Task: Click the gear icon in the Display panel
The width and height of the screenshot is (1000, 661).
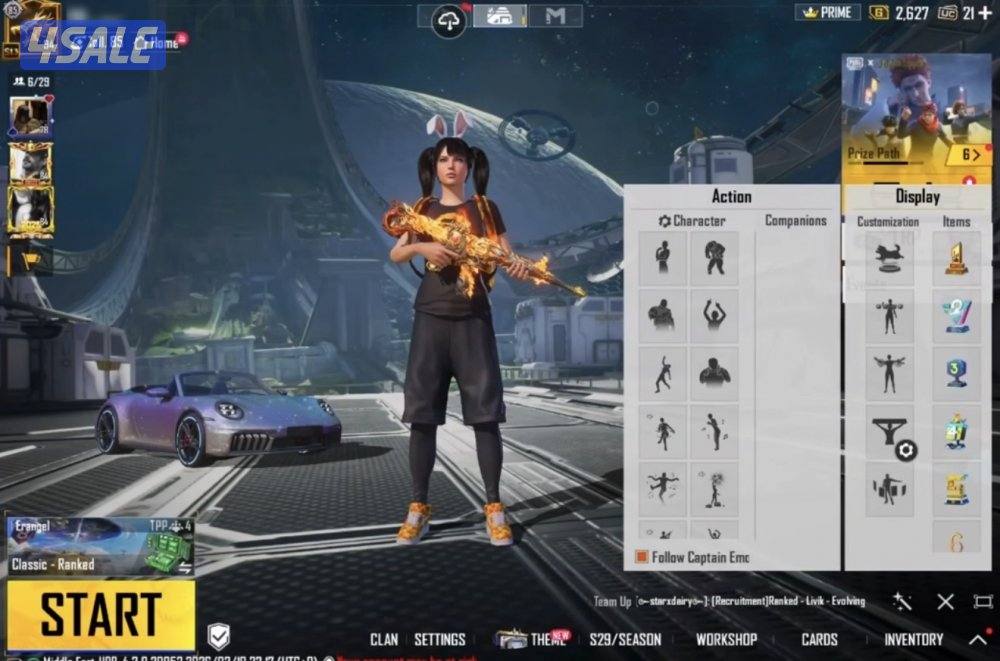Action: (x=906, y=450)
